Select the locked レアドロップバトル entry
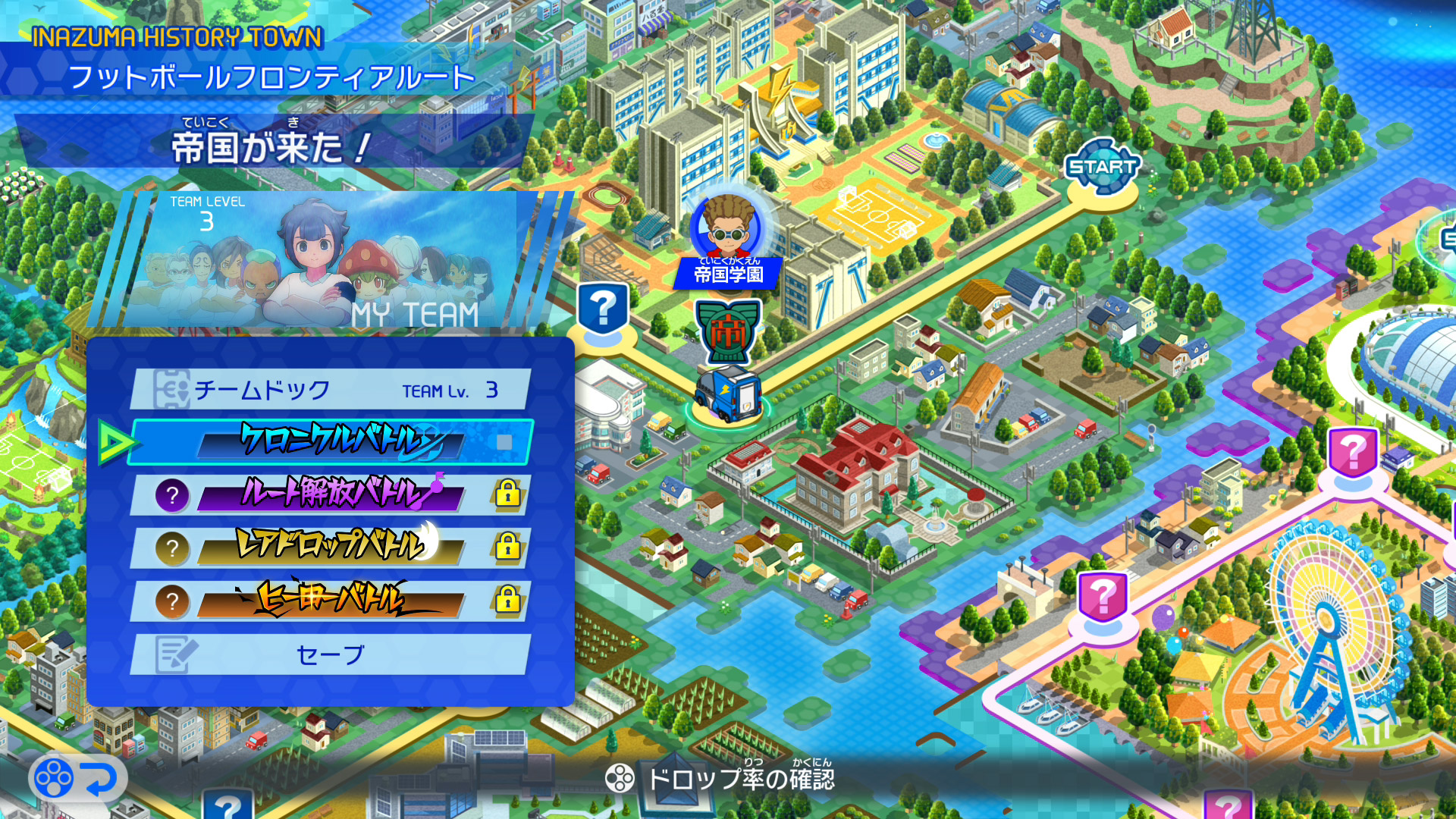 tap(331, 547)
